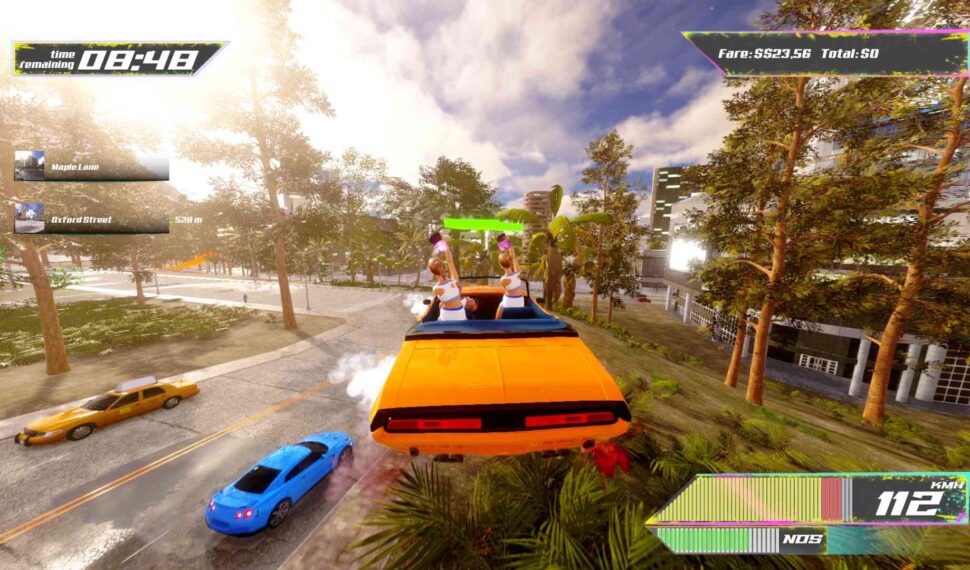The height and width of the screenshot is (570, 970).
Task: Select the Maple Lane destination entry
Action: click(x=90, y=166)
